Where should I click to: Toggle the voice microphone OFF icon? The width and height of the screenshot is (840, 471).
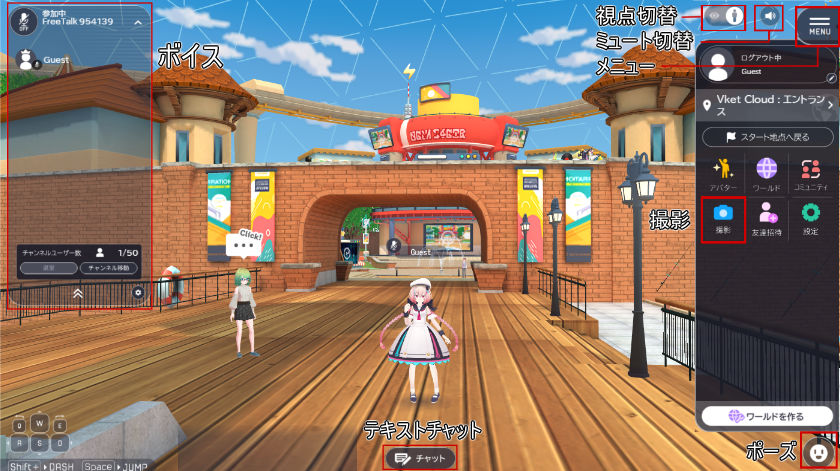tap(24, 21)
